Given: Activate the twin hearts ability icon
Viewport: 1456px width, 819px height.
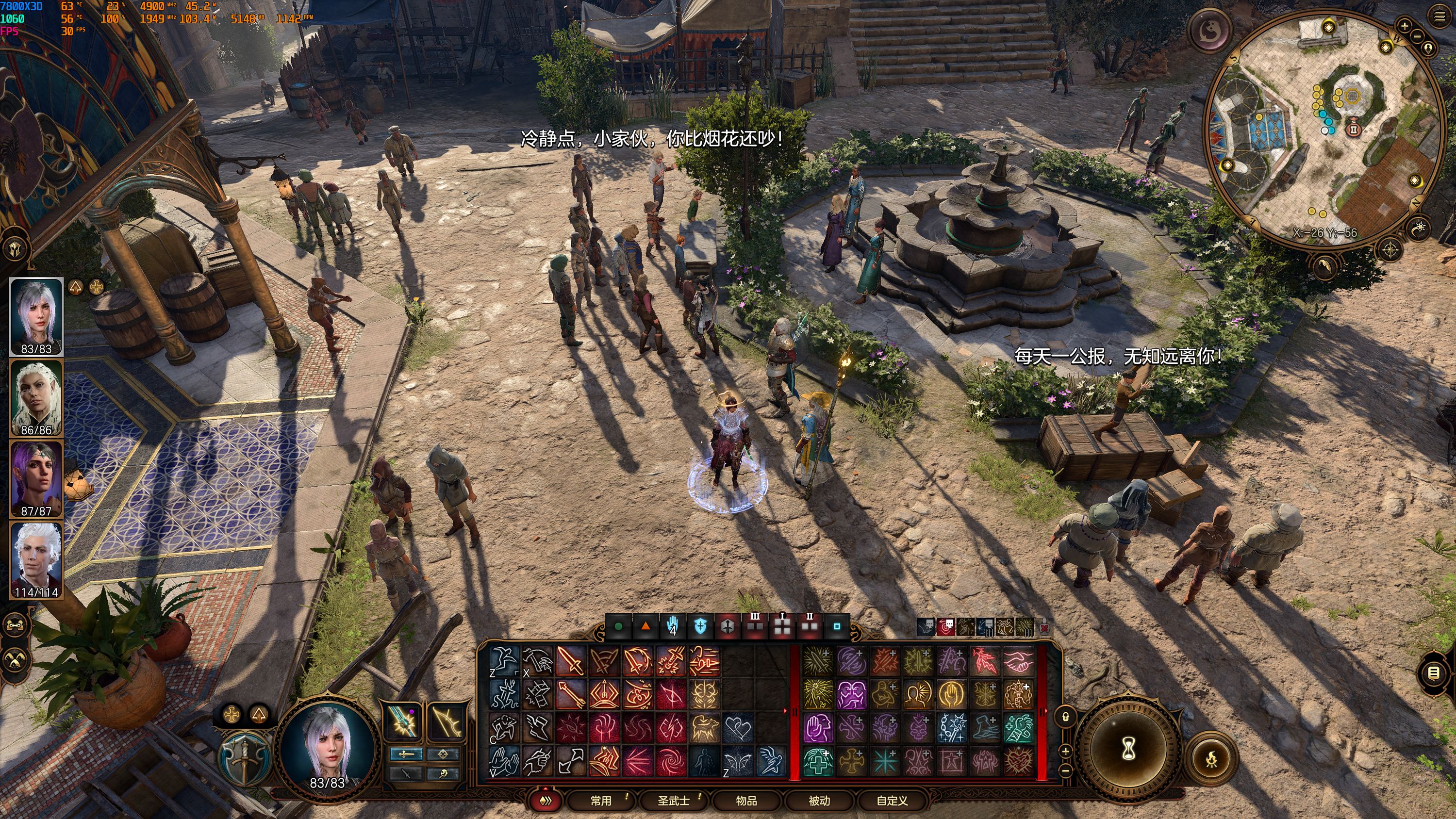Looking at the screenshot, I should click(738, 728).
